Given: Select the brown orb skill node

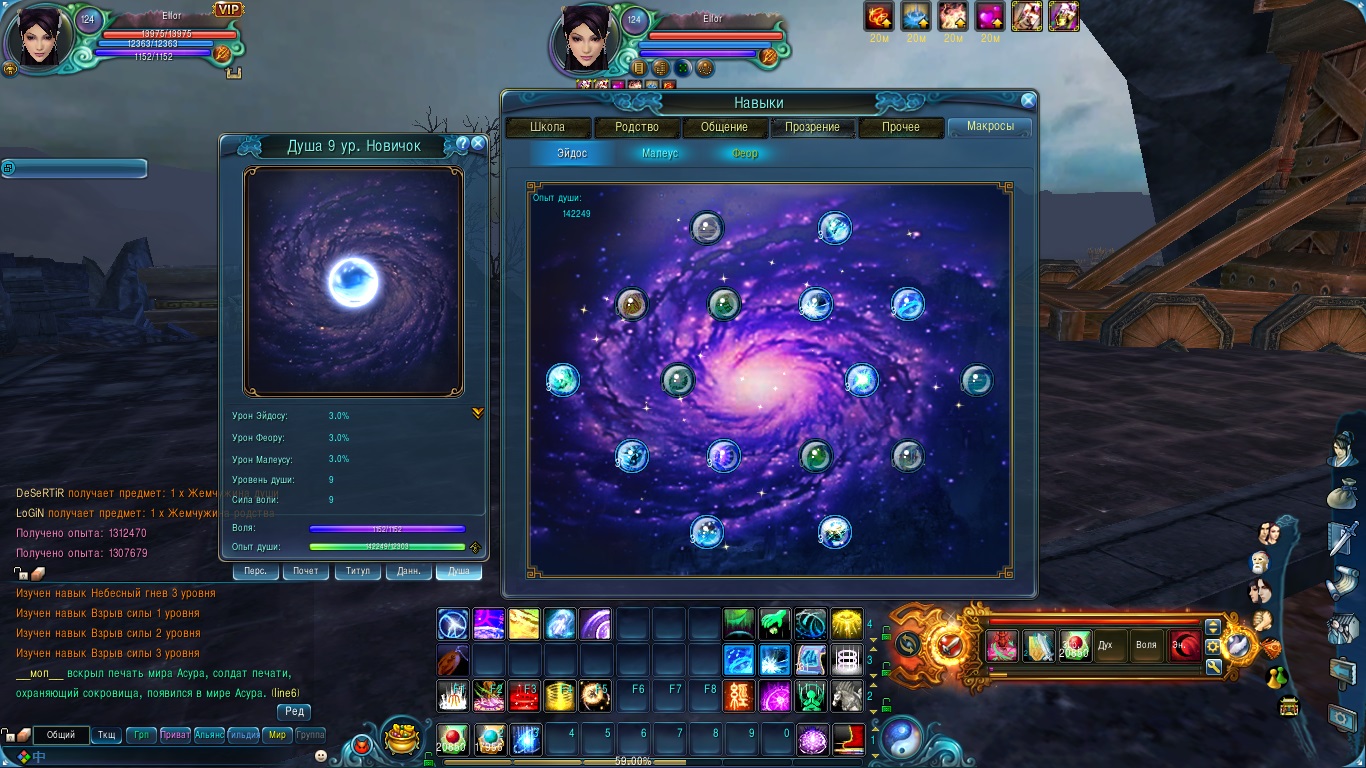Looking at the screenshot, I should point(631,304).
